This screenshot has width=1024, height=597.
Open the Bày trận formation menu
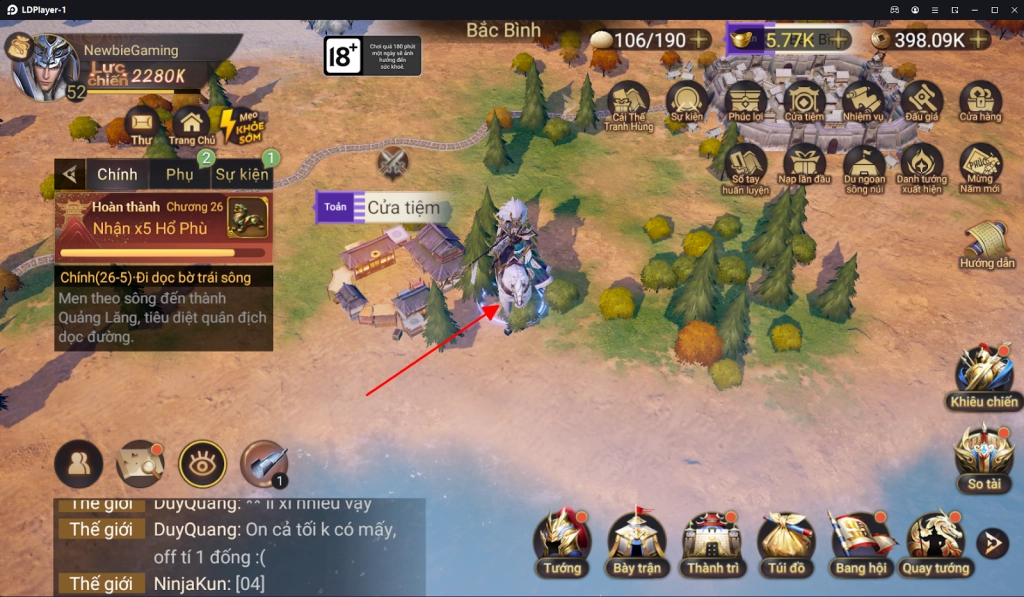(x=637, y=541)
